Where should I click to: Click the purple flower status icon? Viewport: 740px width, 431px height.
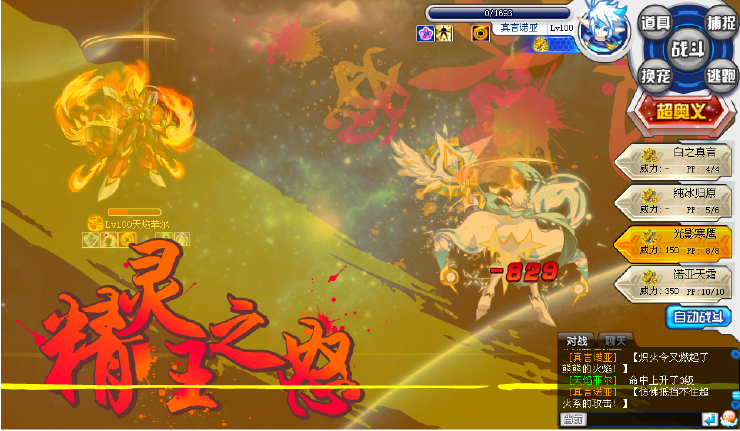click(425, 33)
